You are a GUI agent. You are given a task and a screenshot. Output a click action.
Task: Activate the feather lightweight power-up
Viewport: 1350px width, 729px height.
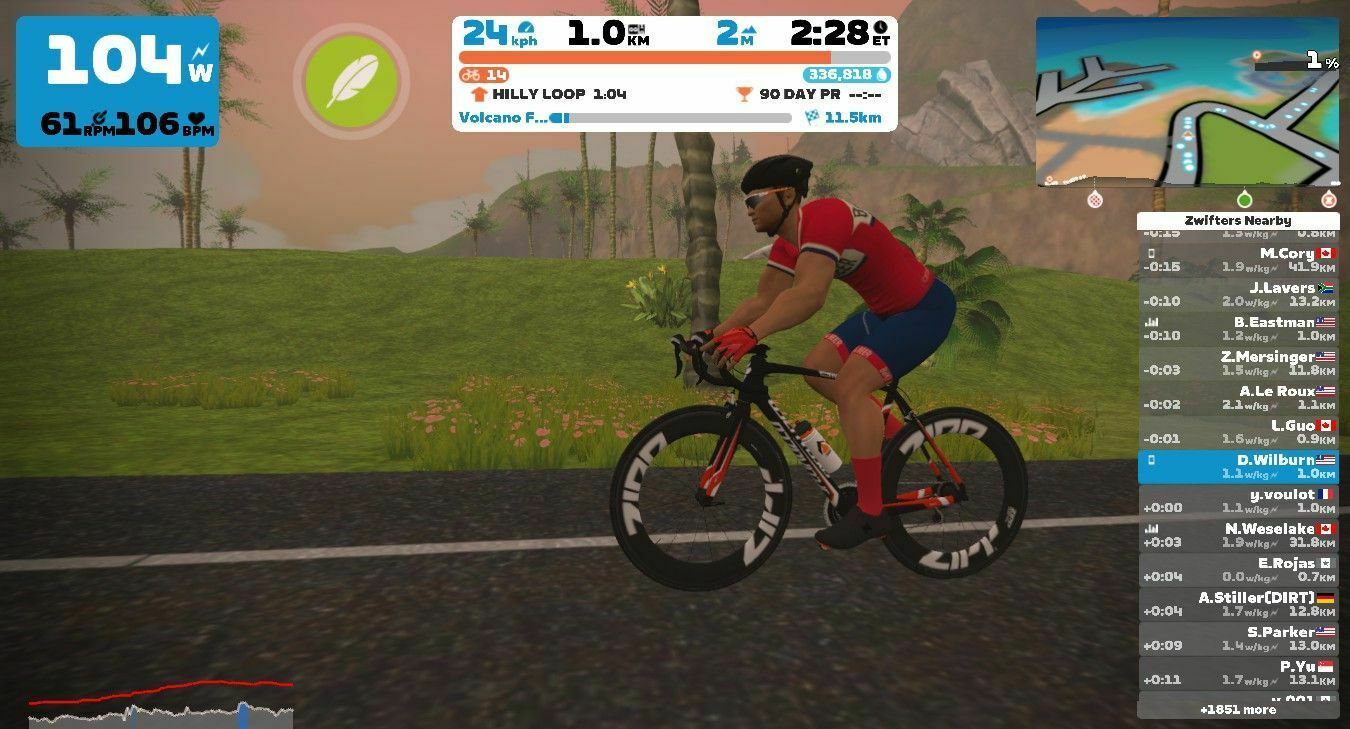coord(351,81)
